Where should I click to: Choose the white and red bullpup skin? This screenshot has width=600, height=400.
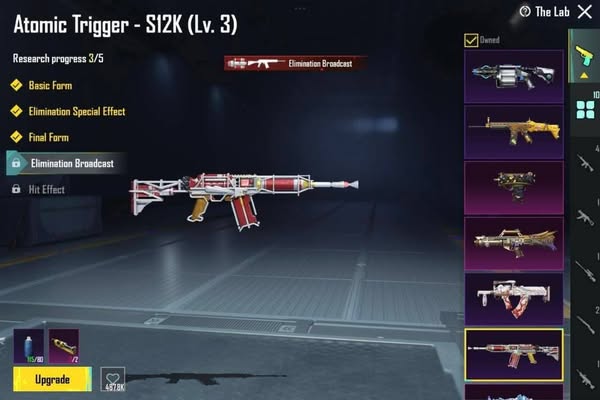[513, 298]
